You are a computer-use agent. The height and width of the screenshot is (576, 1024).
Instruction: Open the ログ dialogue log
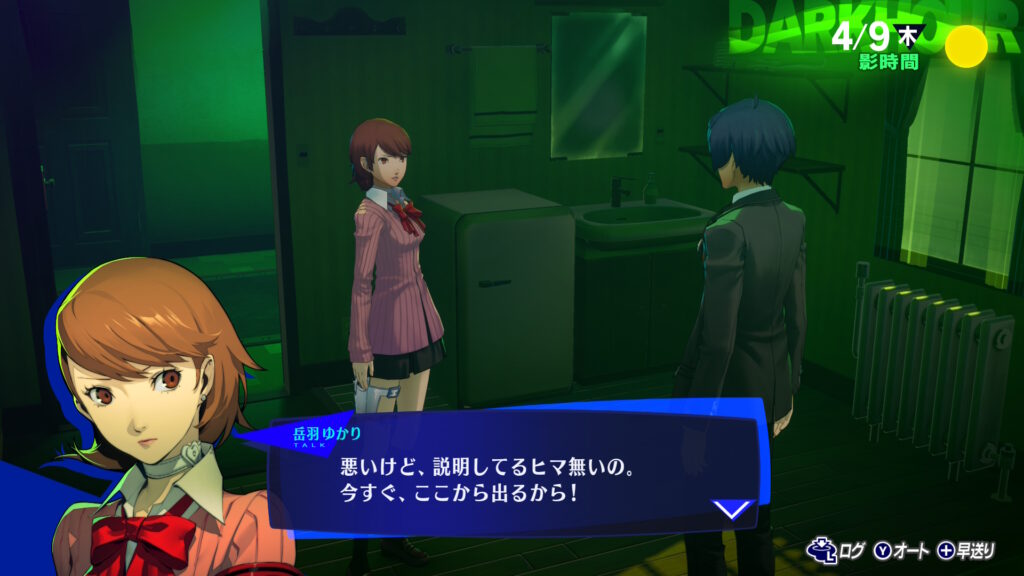(x=840, y=550)
